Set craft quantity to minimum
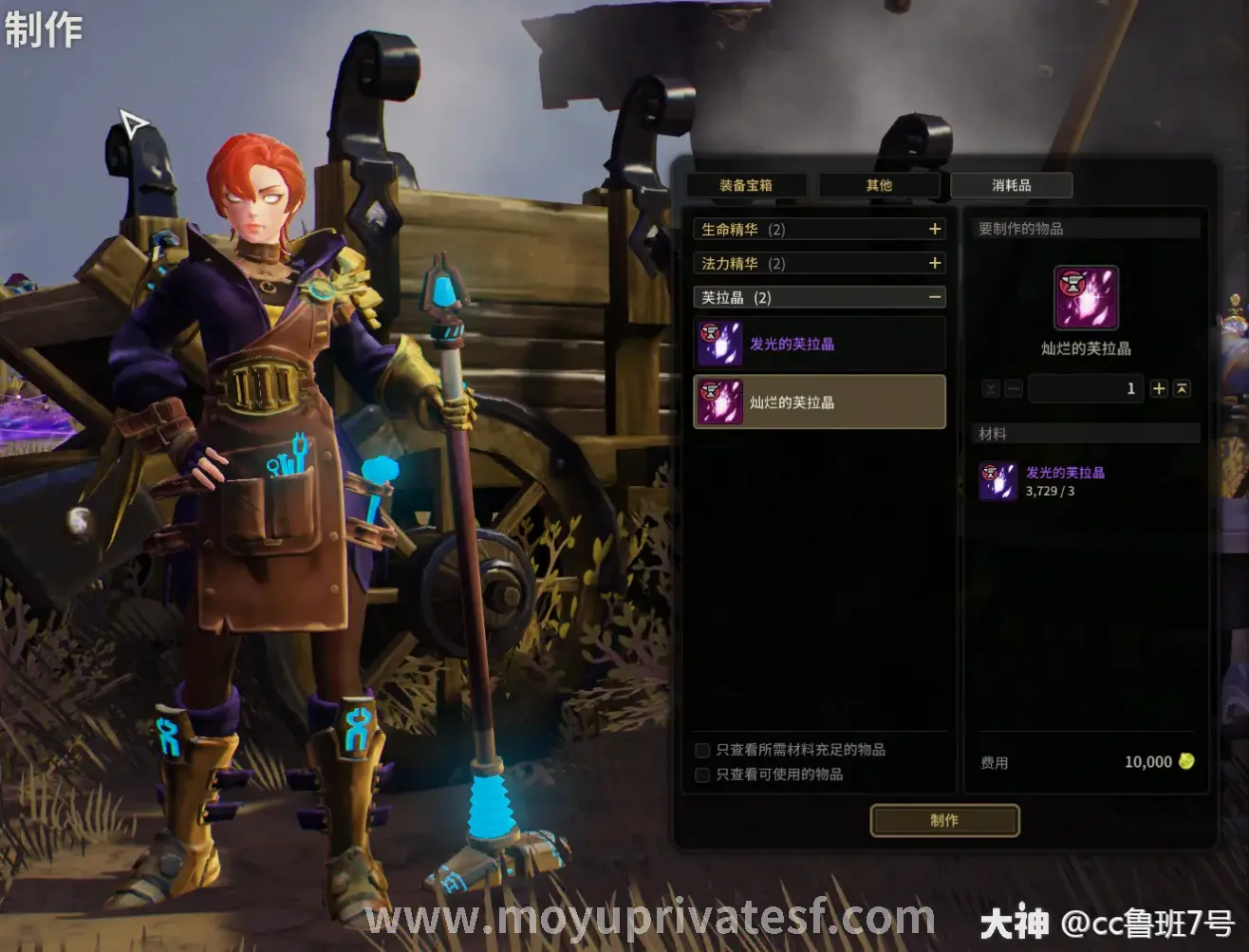Image resolution: width=1249 pixels, height=952 pixels. pos(991,389)
